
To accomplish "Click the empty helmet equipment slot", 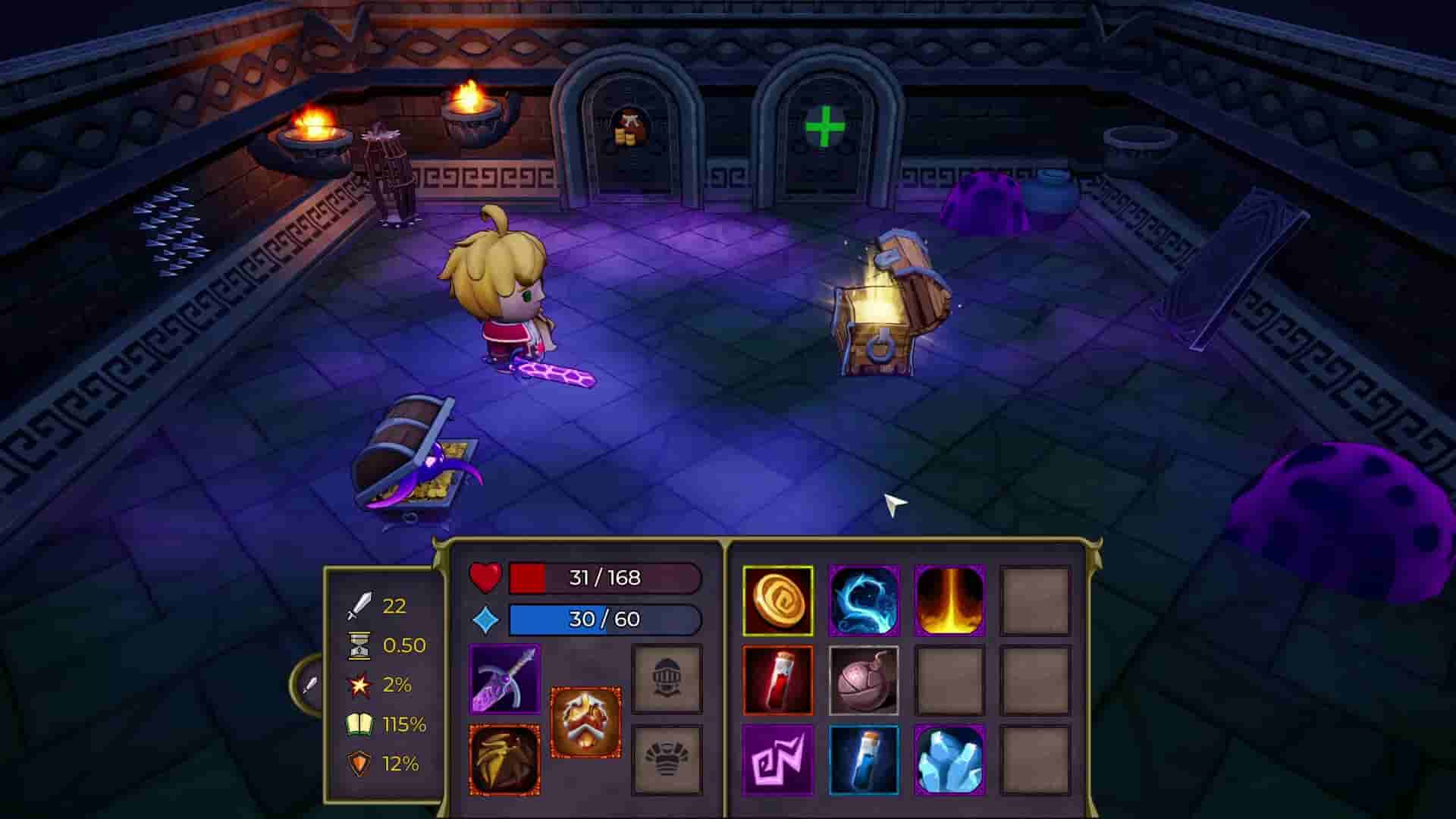I will [668, 679].
